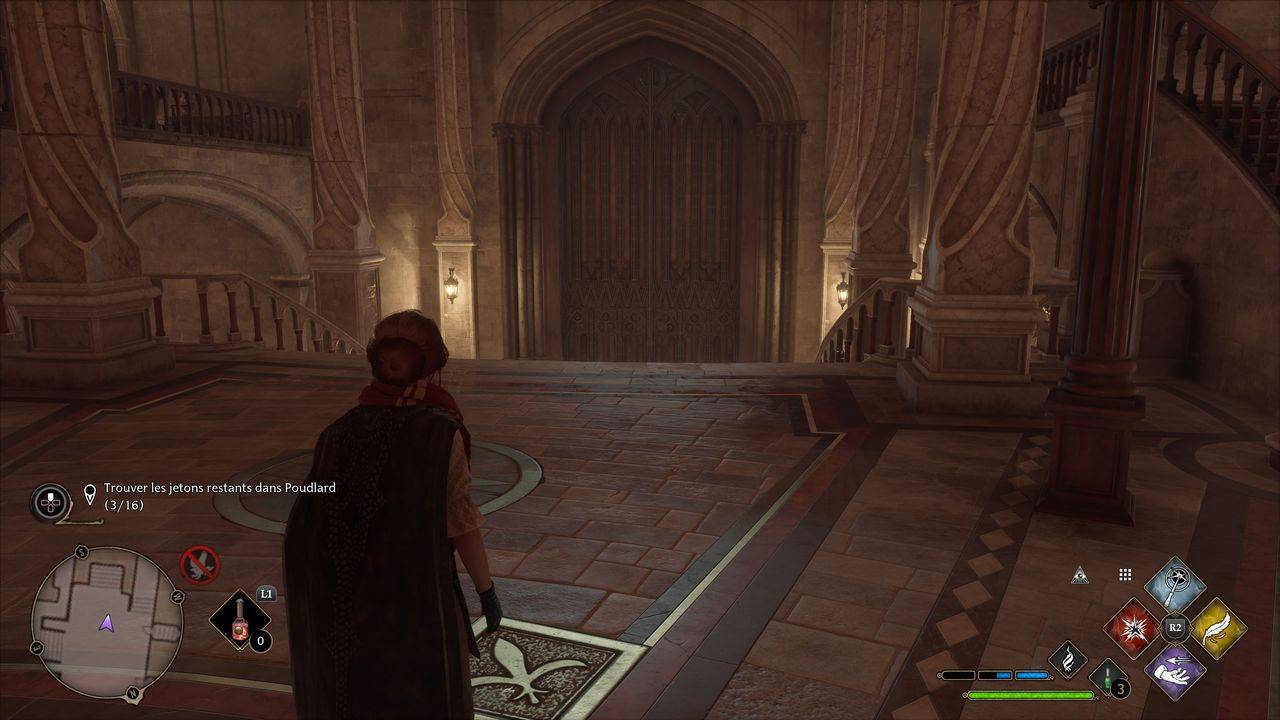Click the eye-in-triangle icon
The image size is (1280, 720).
coord(1078,575)
